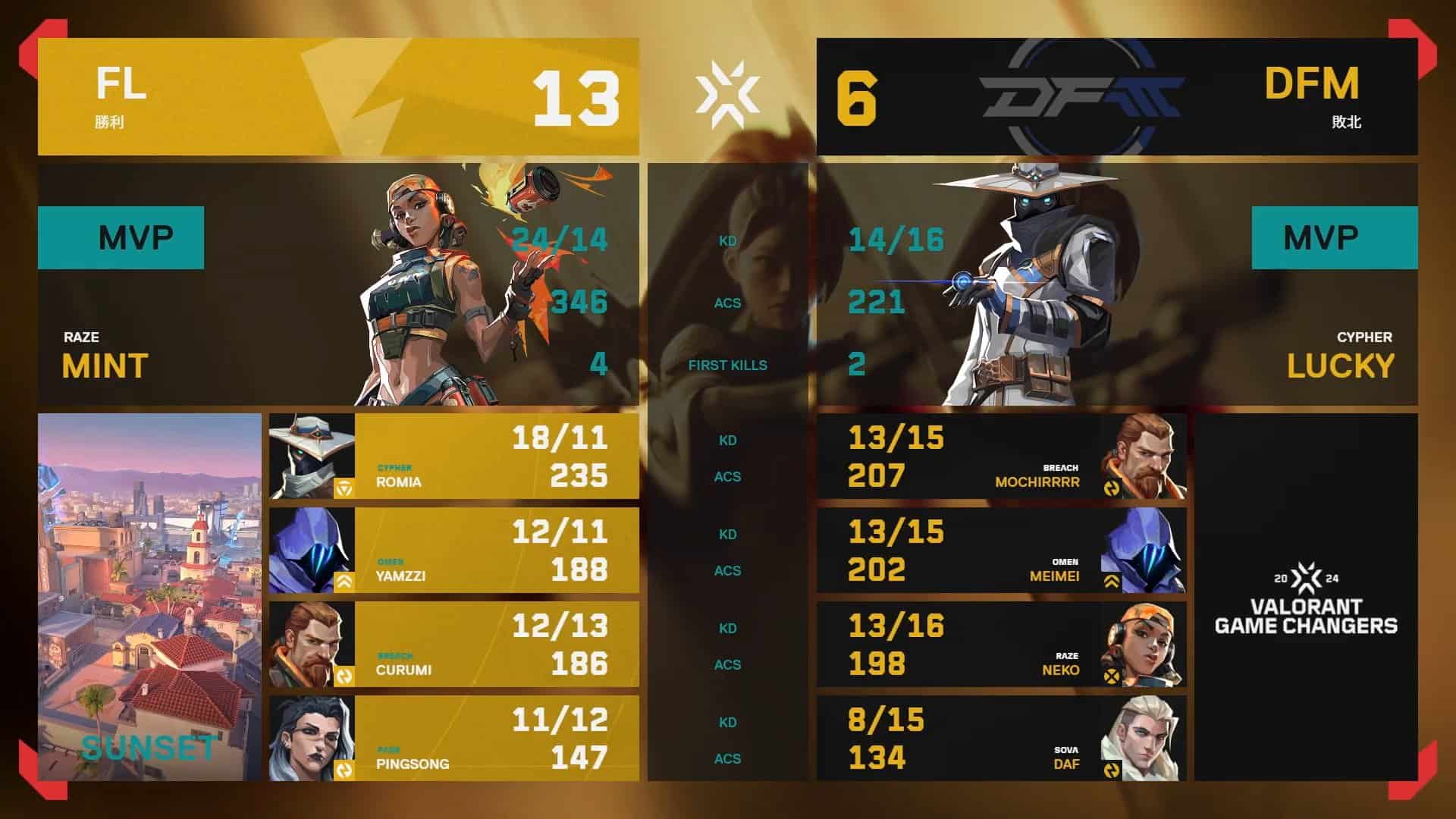Open Mint's Raze MVP panel
Screen dimensions: 1456x819
click(338, 284)
